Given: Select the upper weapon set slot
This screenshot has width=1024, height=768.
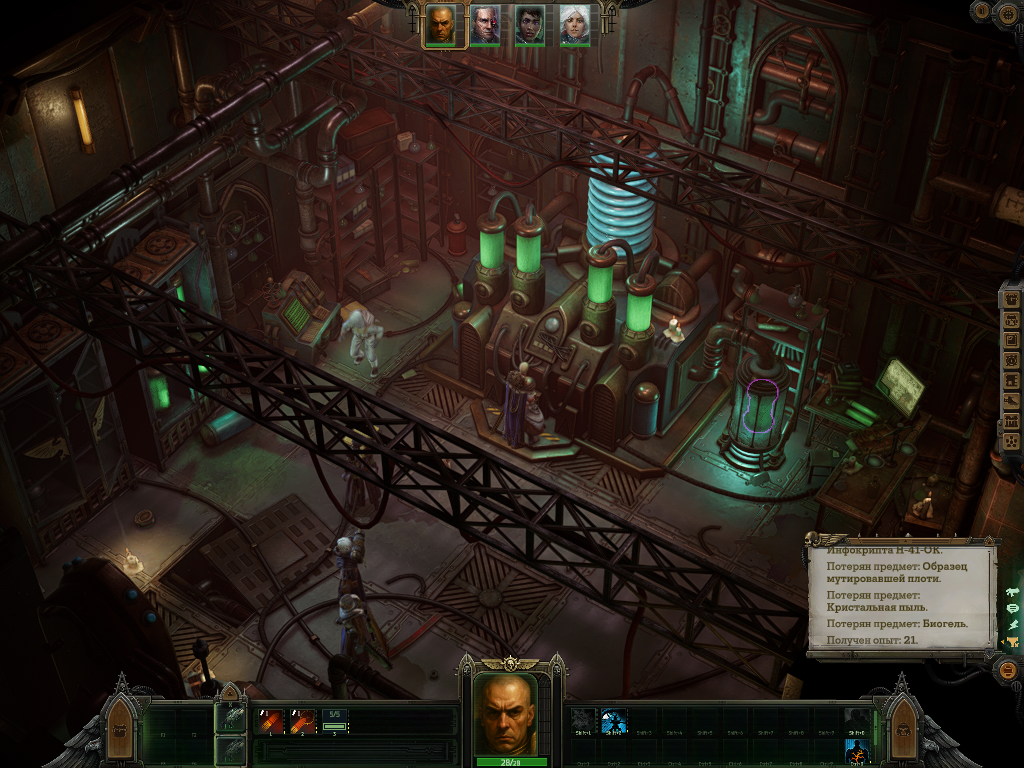Looking at the screenshot, I should tap(231, 718).
